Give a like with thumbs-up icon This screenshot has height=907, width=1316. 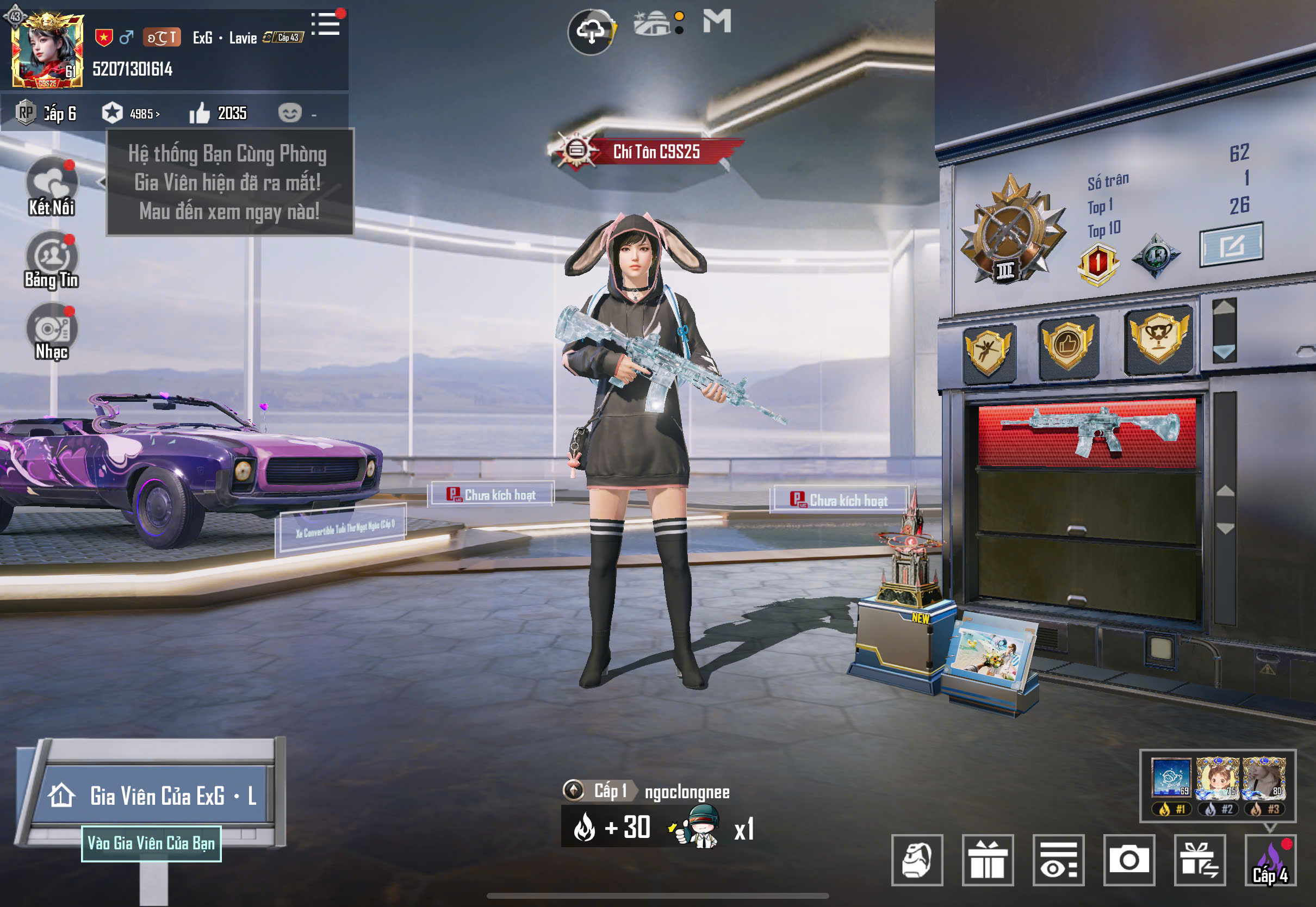[x=200, y=113]
